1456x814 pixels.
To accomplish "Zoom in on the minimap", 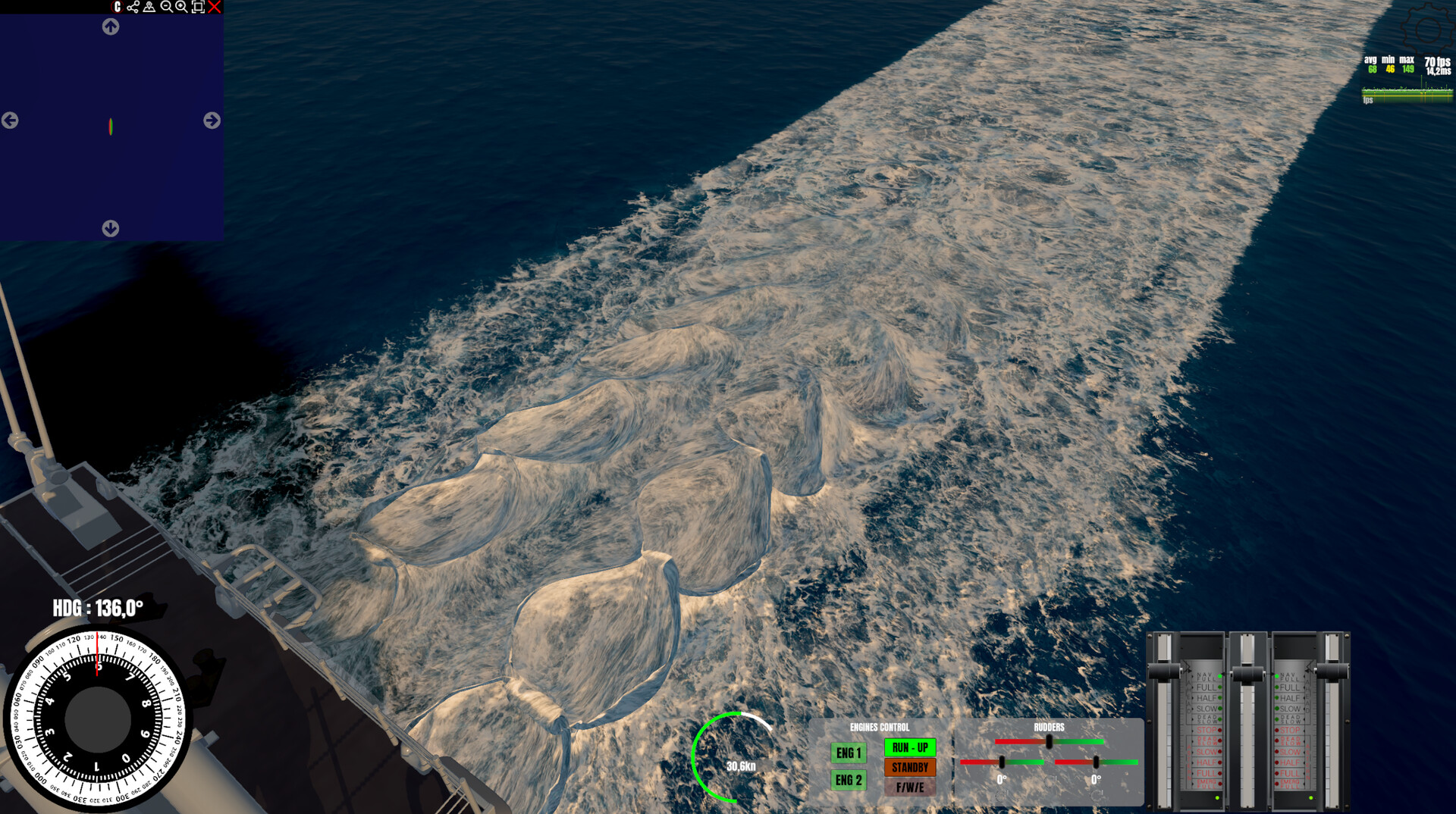I will [180, 7].
